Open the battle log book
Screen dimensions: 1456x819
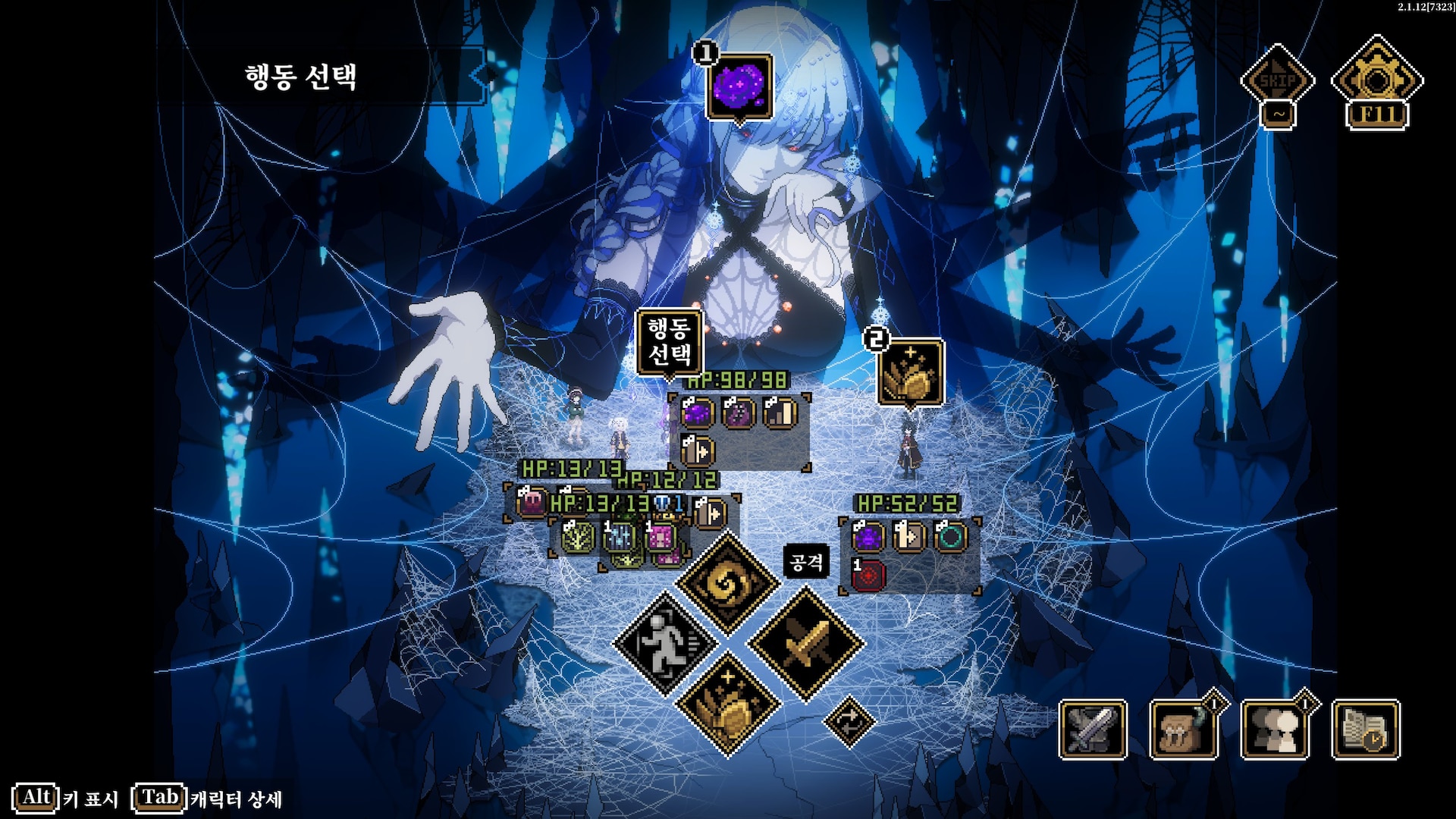(1365, 730)
